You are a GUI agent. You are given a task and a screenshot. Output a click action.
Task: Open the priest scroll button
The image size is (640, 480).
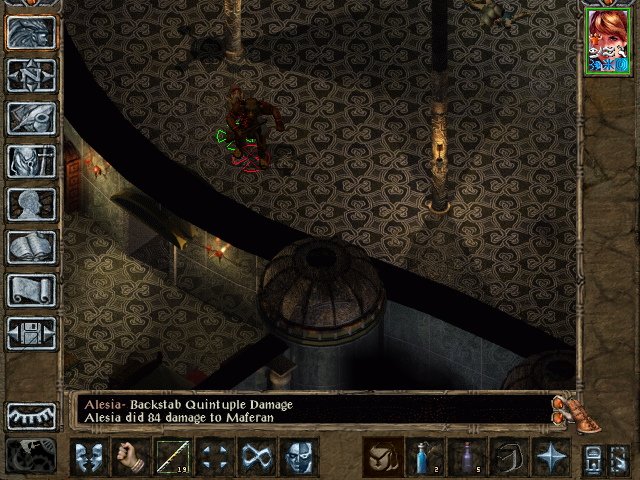(31, 290)
